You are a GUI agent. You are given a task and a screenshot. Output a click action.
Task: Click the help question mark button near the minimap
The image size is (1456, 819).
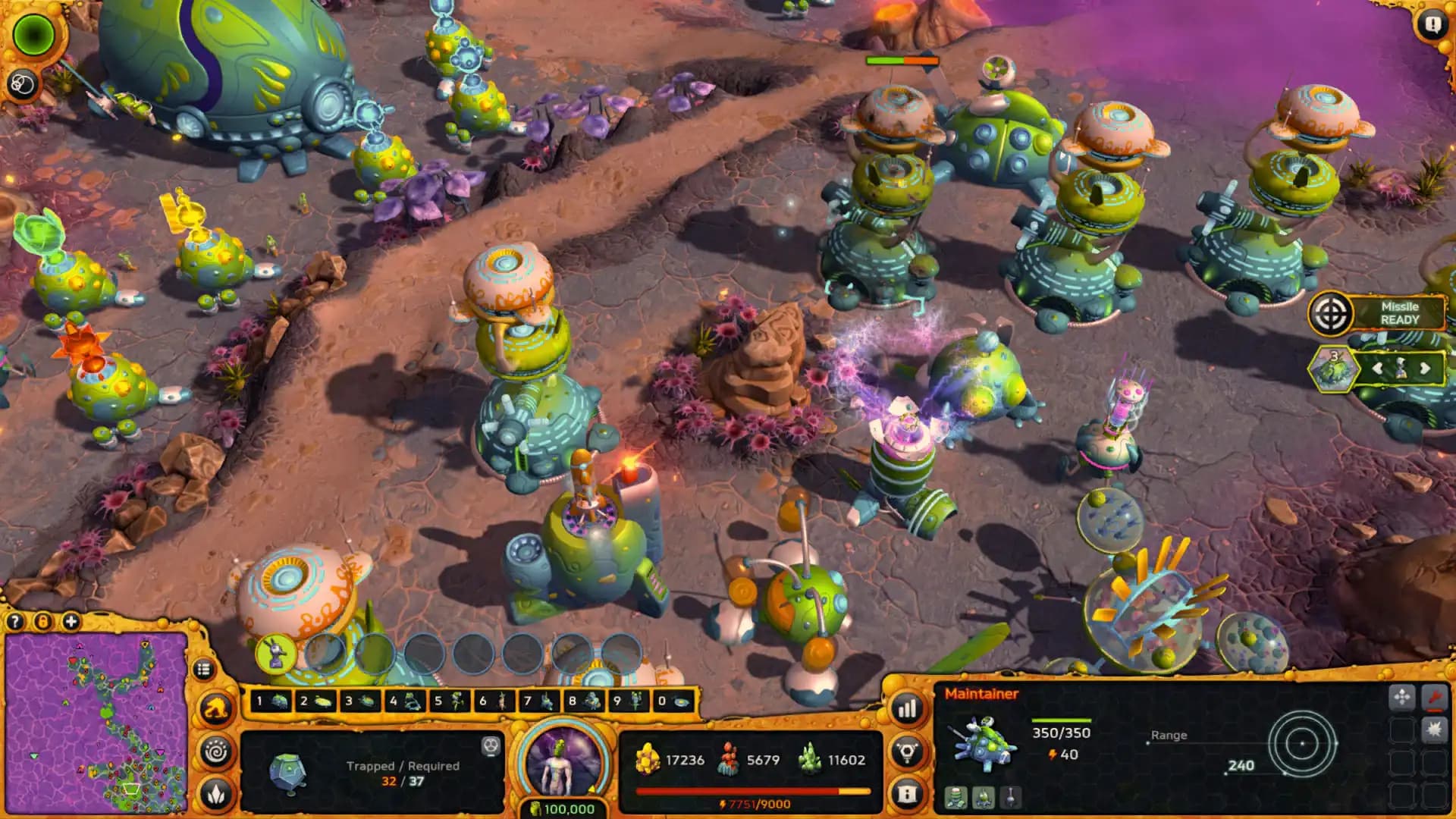tap(15, 621)
